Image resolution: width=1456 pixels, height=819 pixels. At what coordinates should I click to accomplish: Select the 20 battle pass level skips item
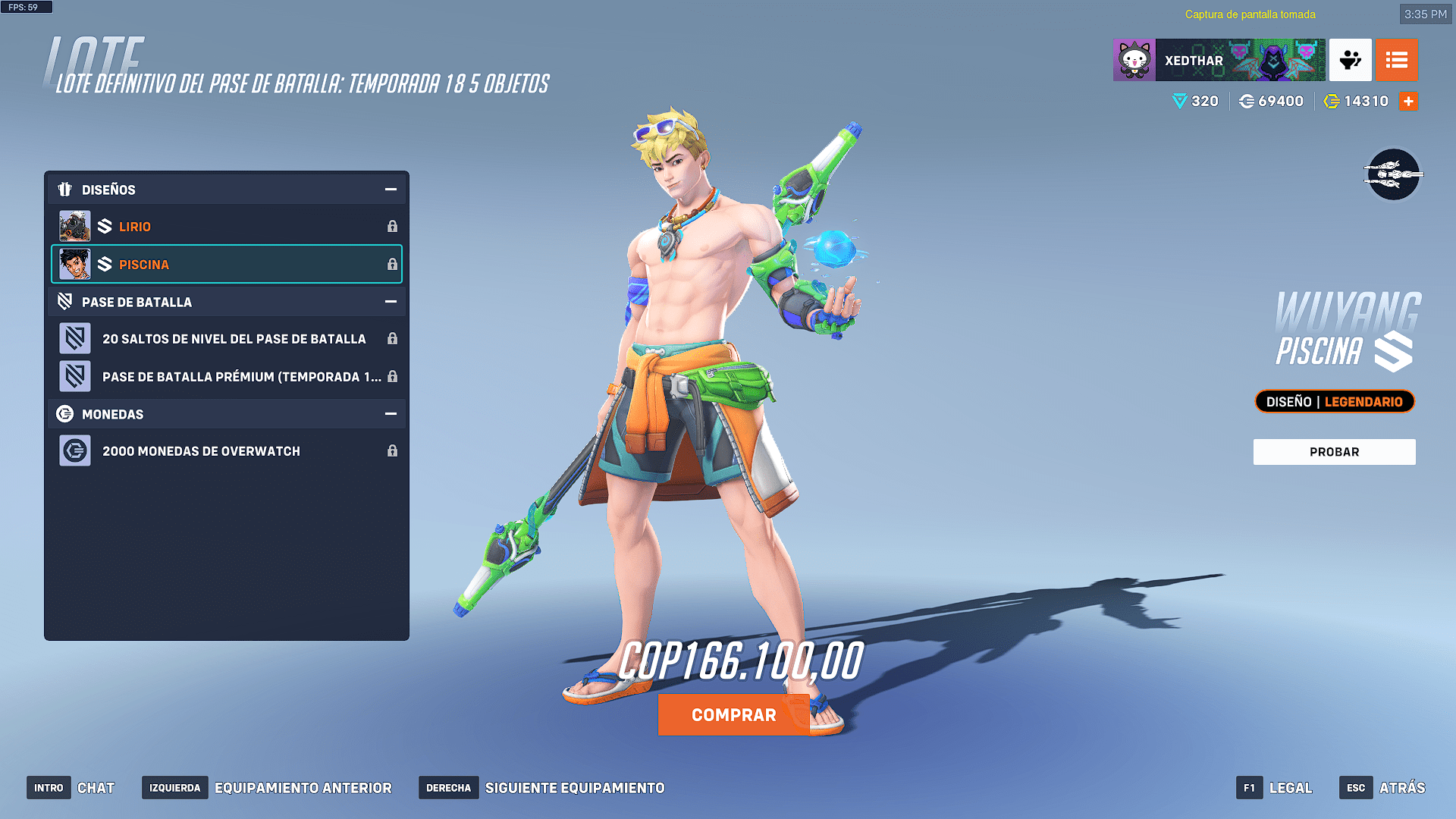pyautogui.click(x=226, y=339)
